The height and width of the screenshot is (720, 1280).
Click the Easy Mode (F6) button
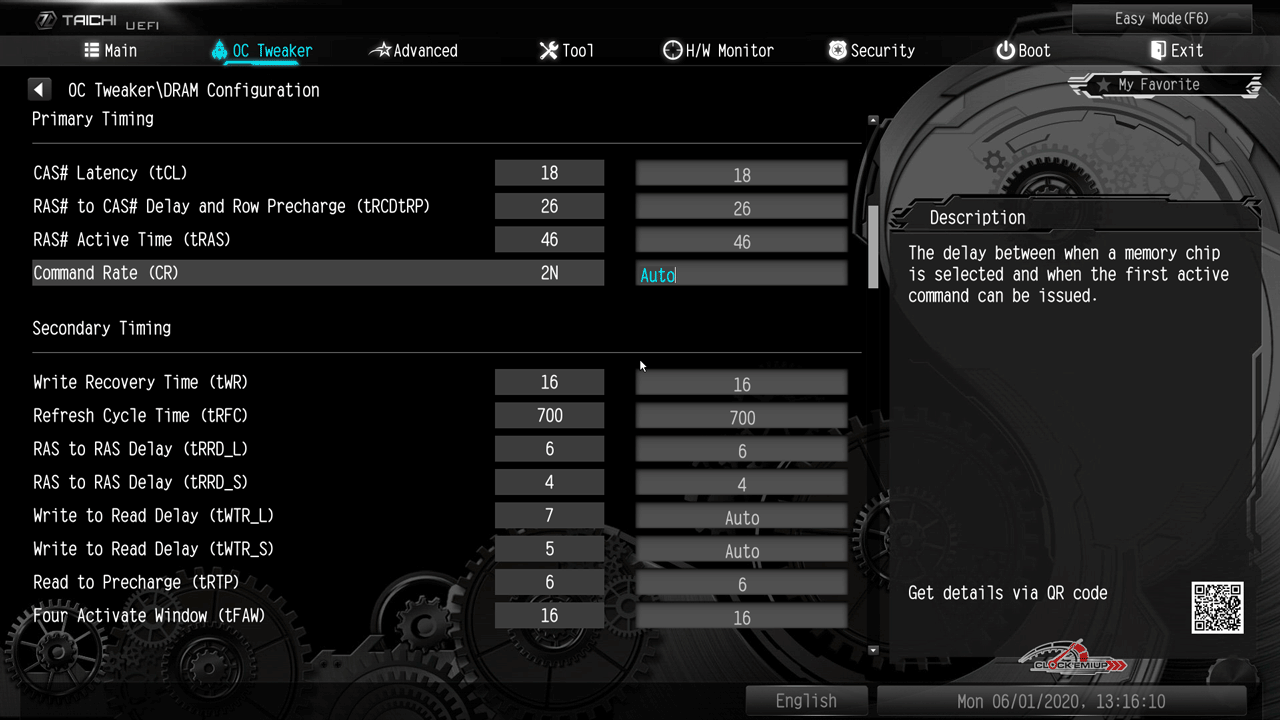1161,19
